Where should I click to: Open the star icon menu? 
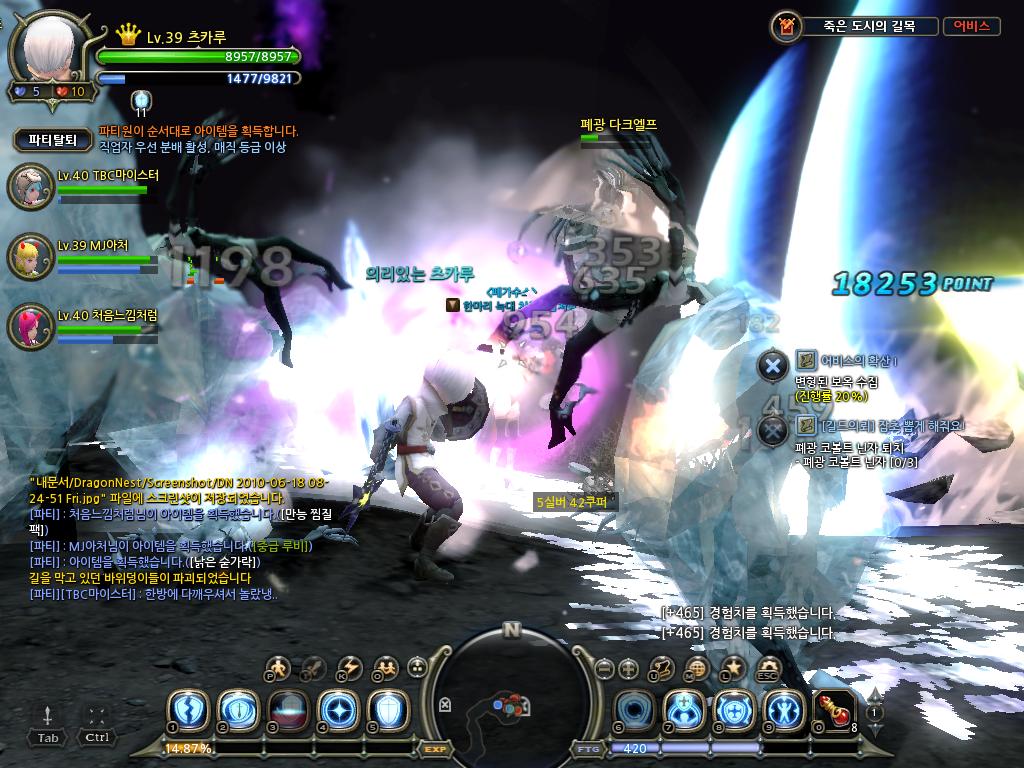click(x=733, y=668)
